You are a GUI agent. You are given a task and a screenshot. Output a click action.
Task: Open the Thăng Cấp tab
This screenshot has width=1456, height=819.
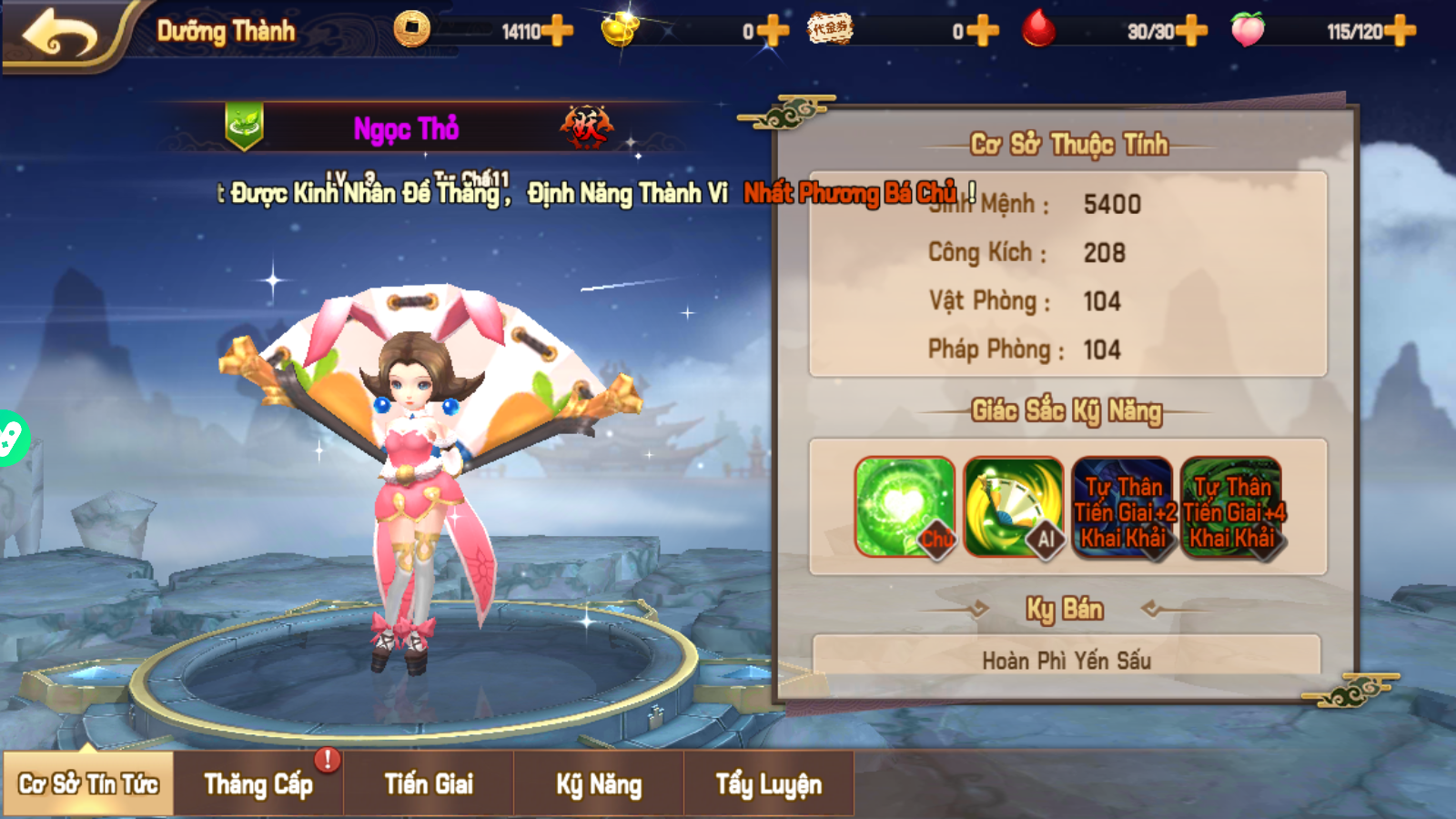tap(258, 784)
